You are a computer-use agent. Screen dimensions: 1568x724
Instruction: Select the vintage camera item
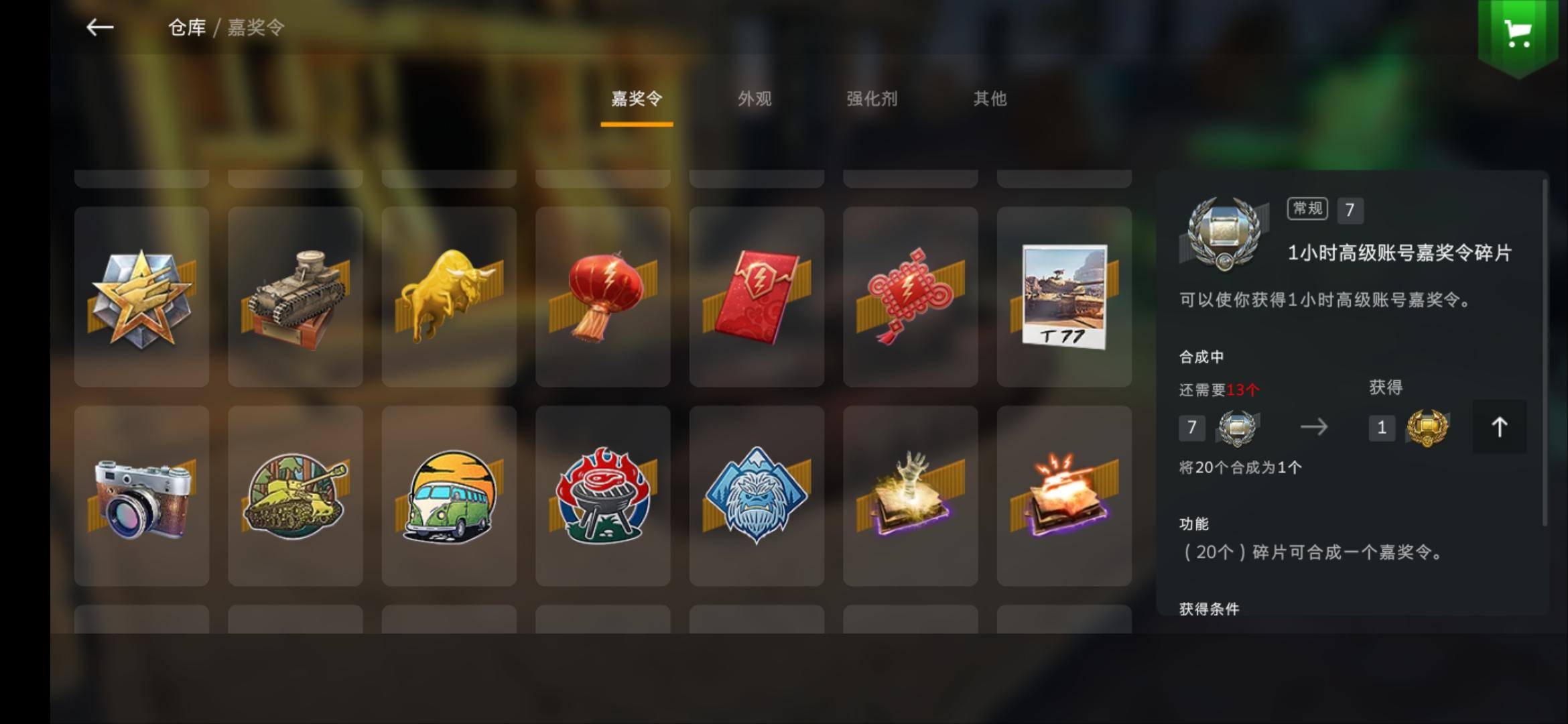point(141,496)
